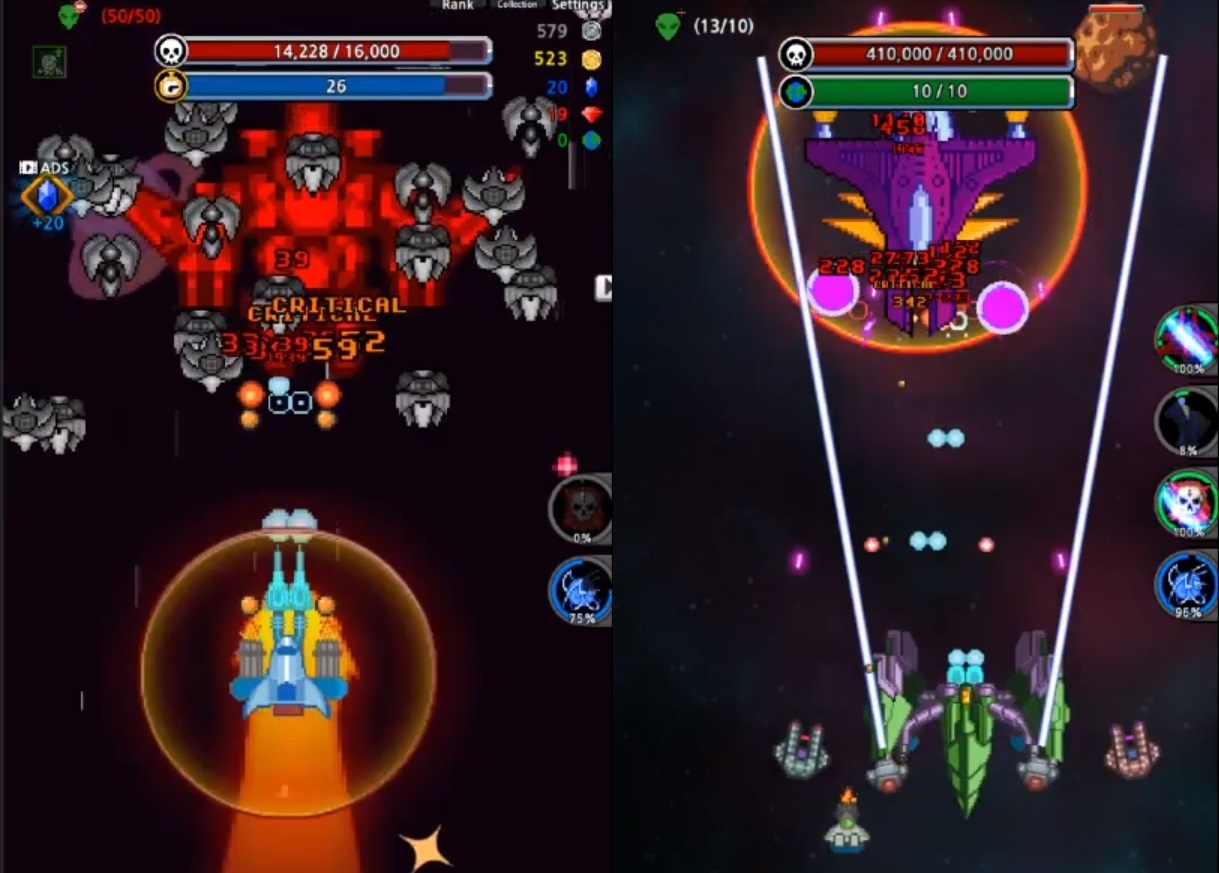Activate the blue beast ability at 75%
Image resolution: width=1219 pixels, height=873 pixels.
tap(581, 590)
